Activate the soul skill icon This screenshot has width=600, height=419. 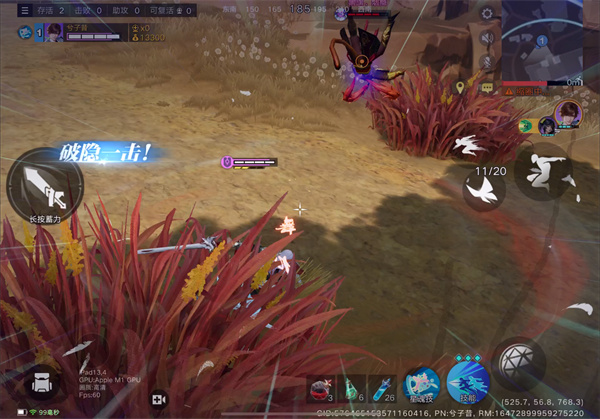pyautogui.click(x=421, y=385)
